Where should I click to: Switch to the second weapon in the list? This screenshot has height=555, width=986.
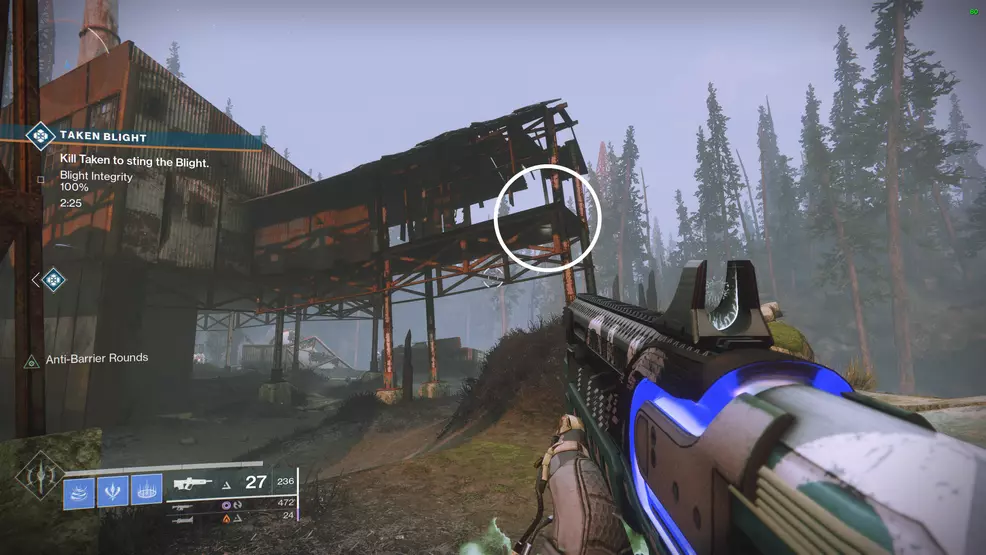[x=183, y=506]
